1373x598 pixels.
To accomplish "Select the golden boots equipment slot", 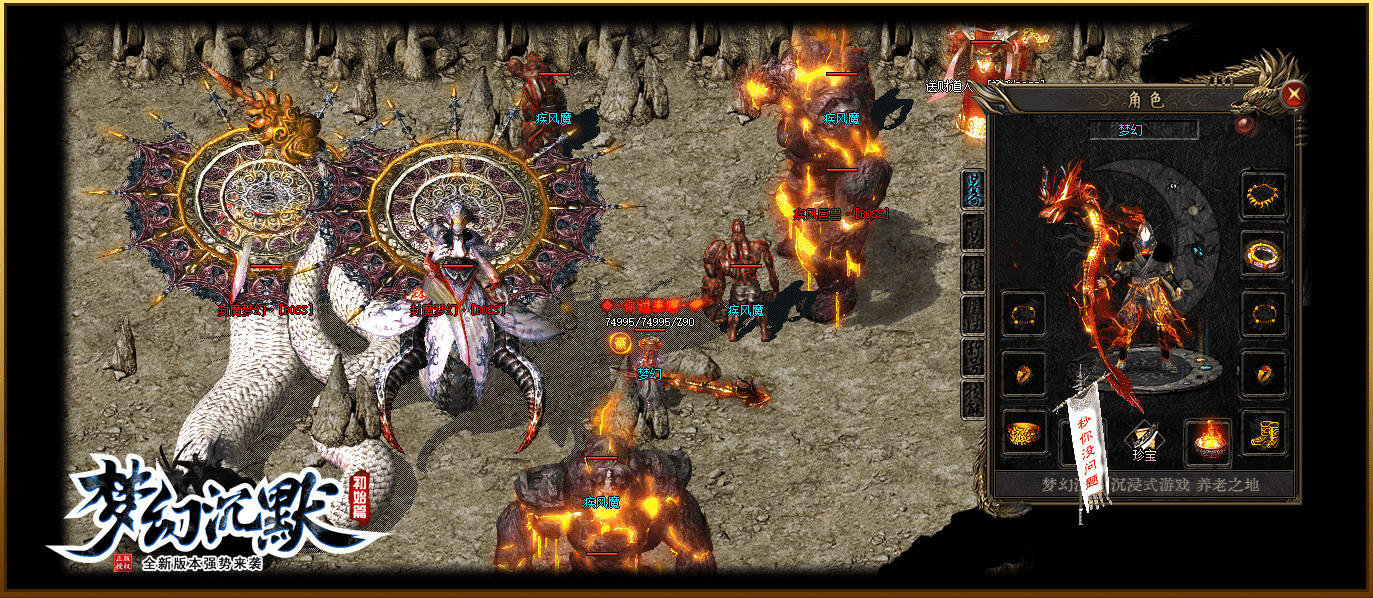I will point(1264,433).
